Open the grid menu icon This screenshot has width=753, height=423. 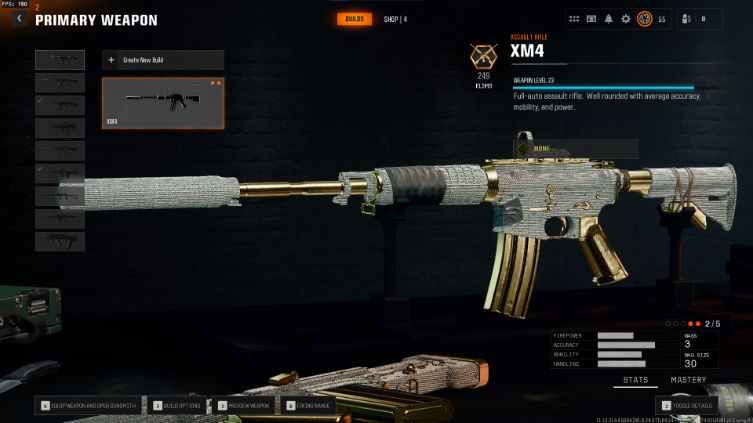tap(574, 18)
